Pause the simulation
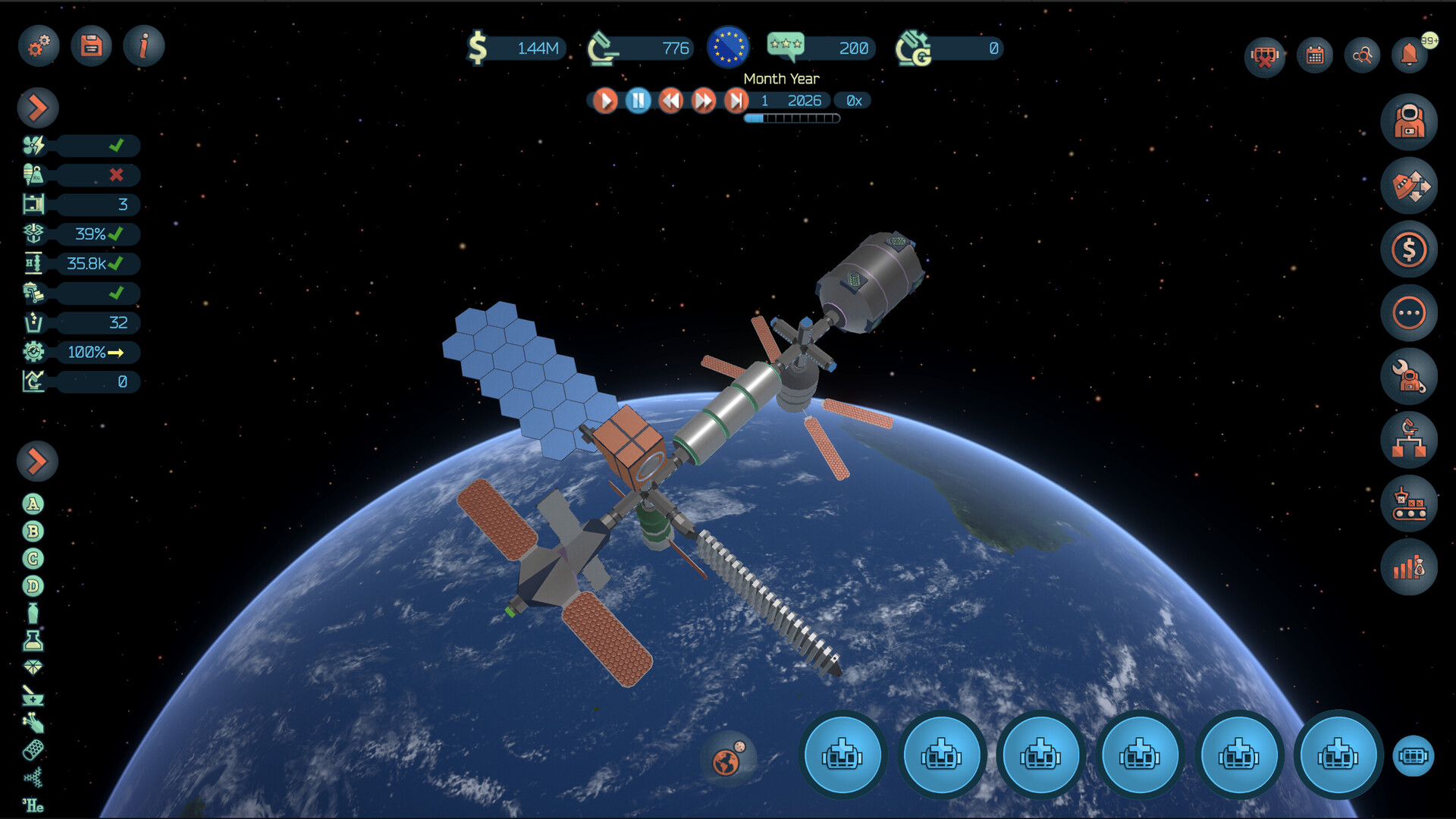 pos(639,101)
